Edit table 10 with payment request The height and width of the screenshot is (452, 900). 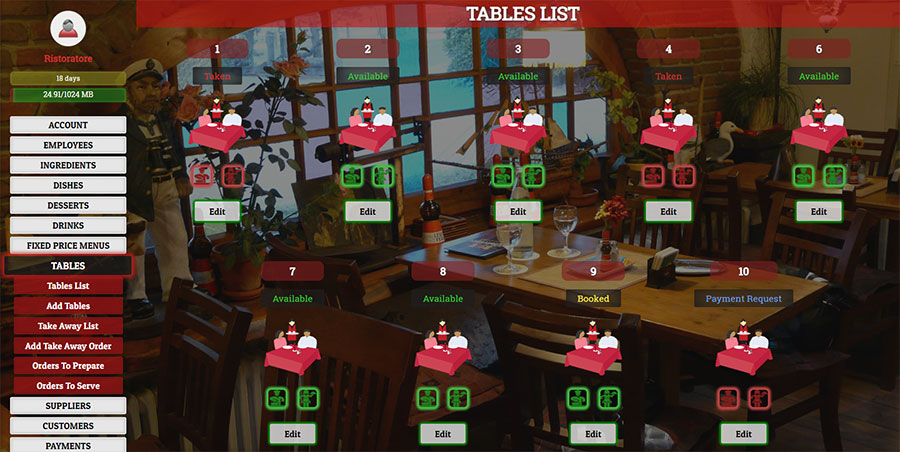[x=743, y=434]
